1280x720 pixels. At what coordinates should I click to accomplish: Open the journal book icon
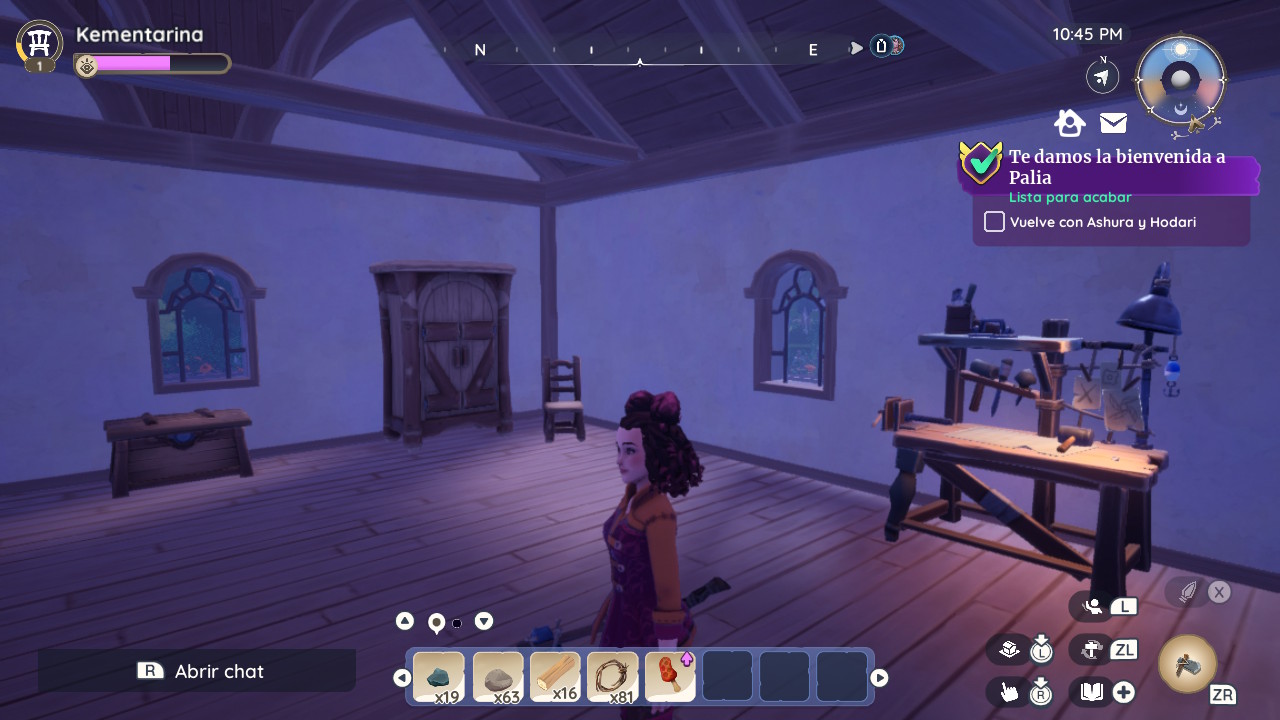click(1091, 691)
